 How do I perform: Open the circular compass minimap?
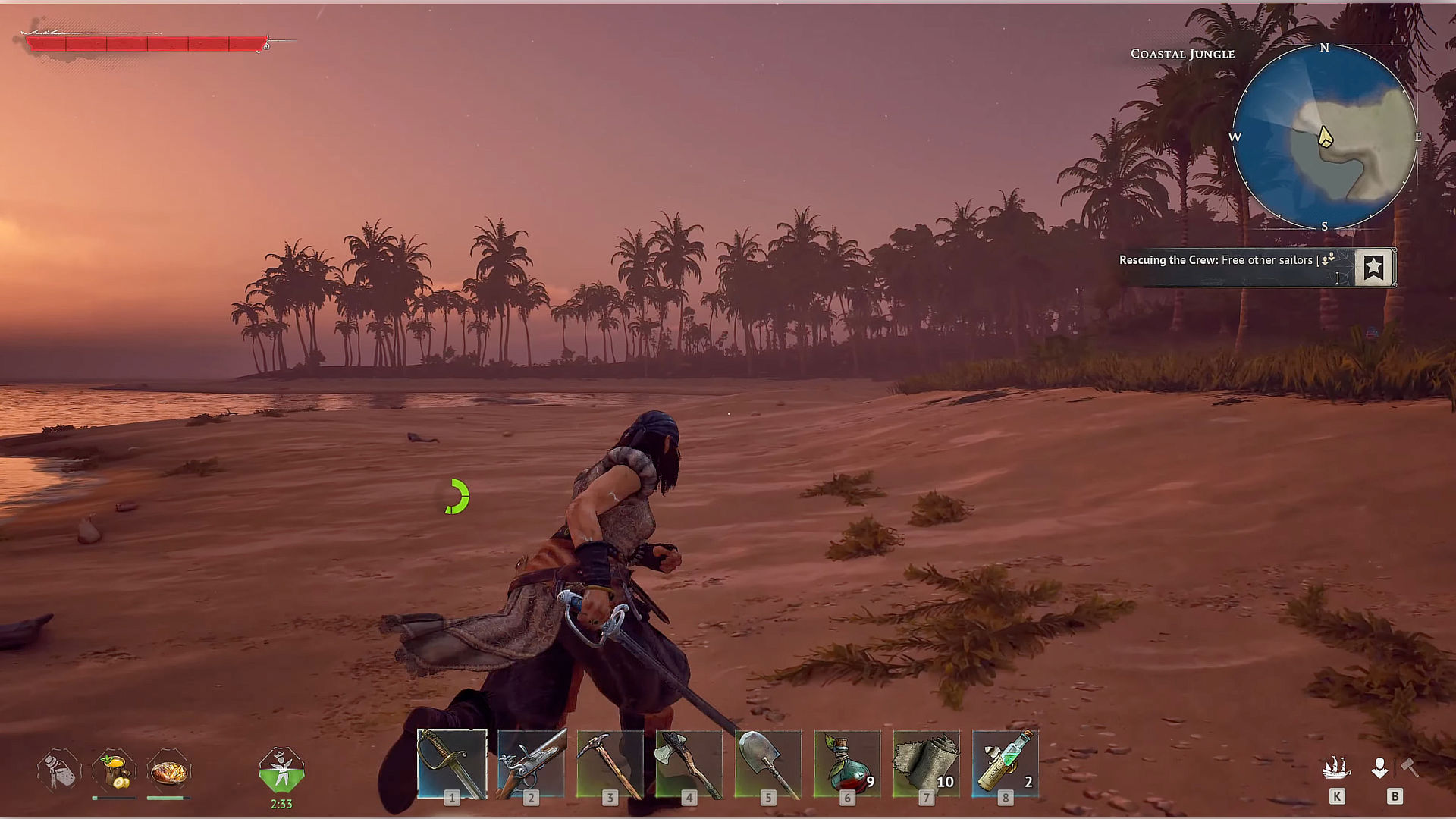[1324, 137]
